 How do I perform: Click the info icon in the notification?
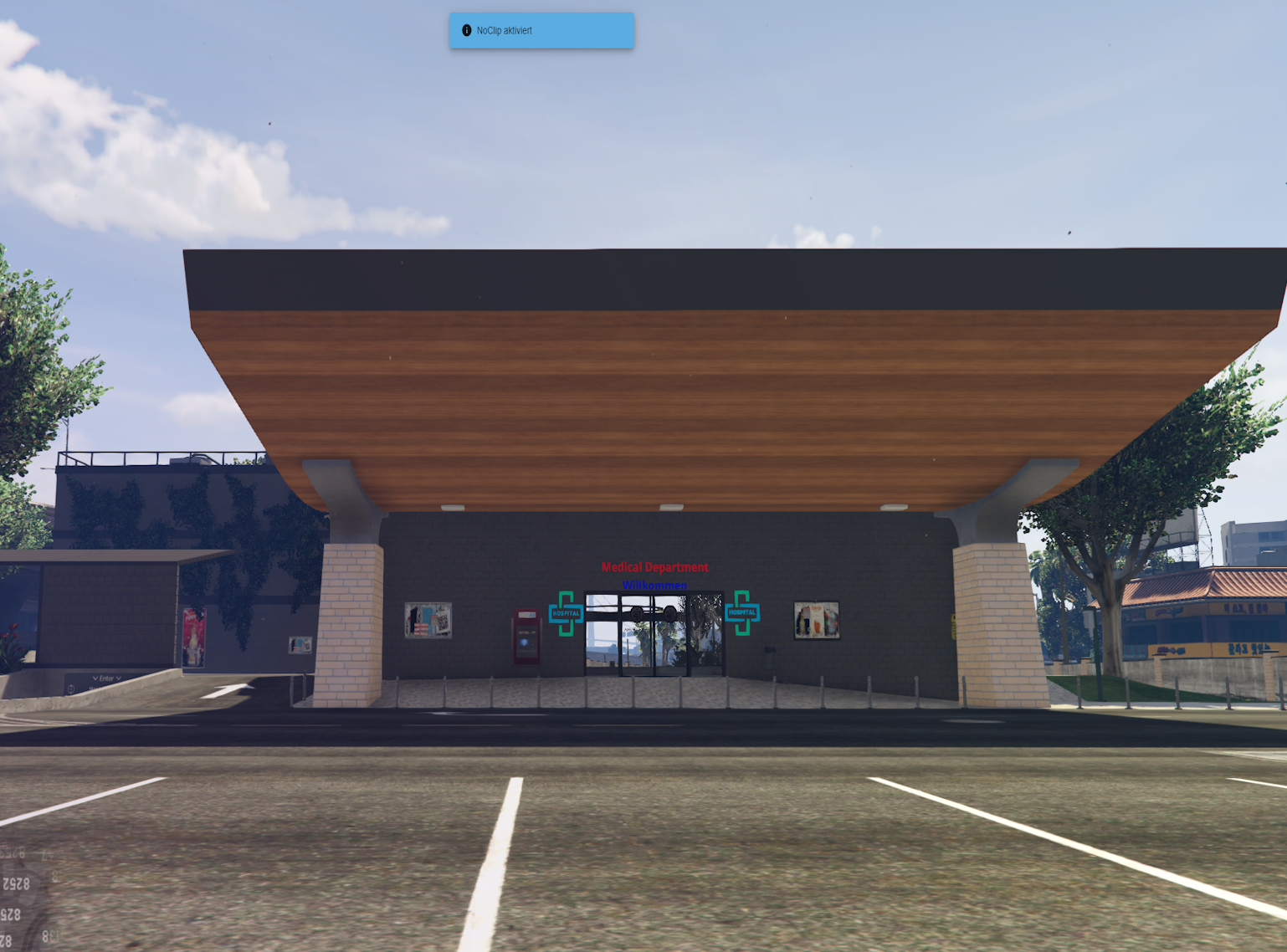coord(467,31)
